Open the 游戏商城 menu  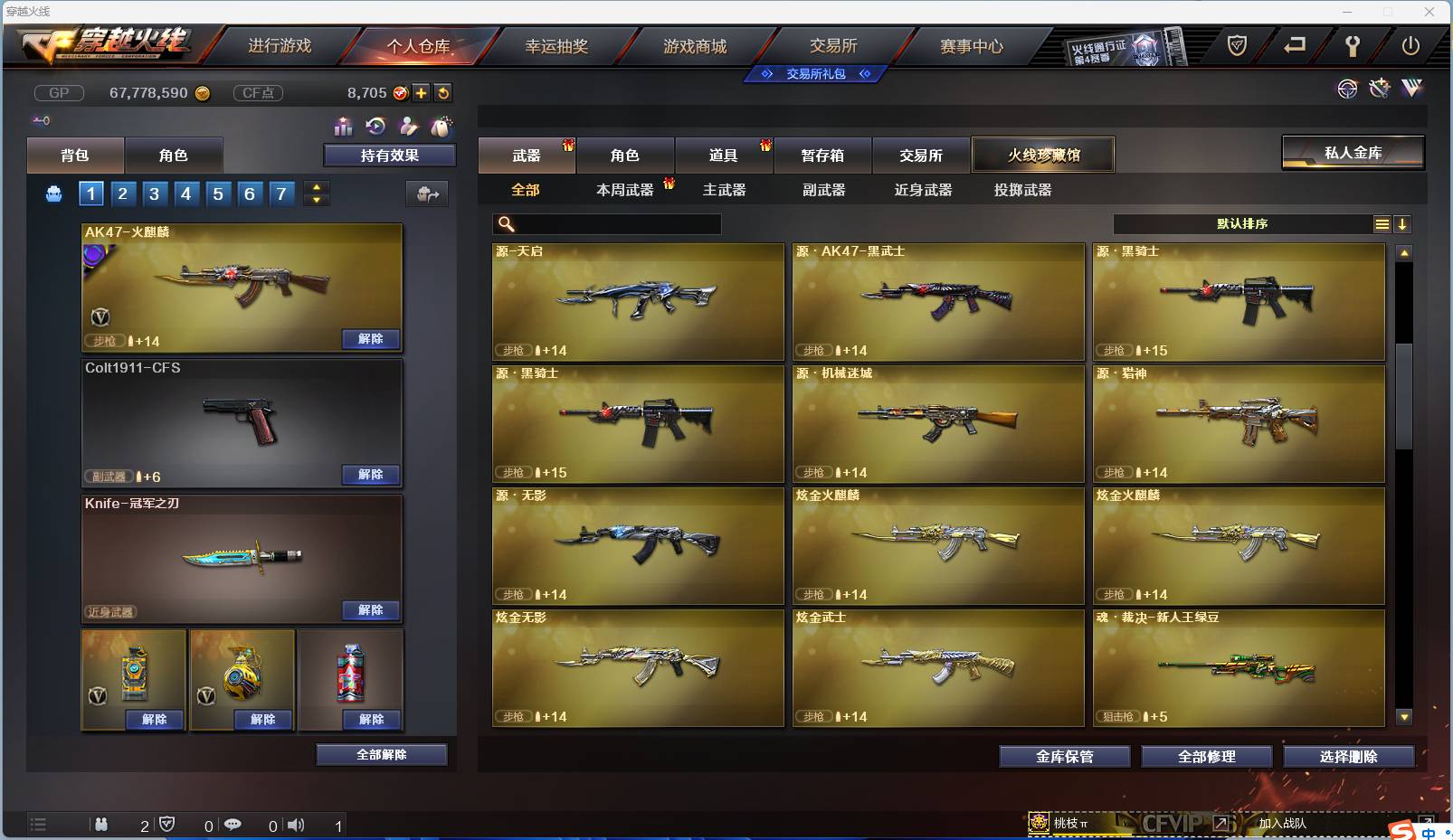tap(697, 46)
